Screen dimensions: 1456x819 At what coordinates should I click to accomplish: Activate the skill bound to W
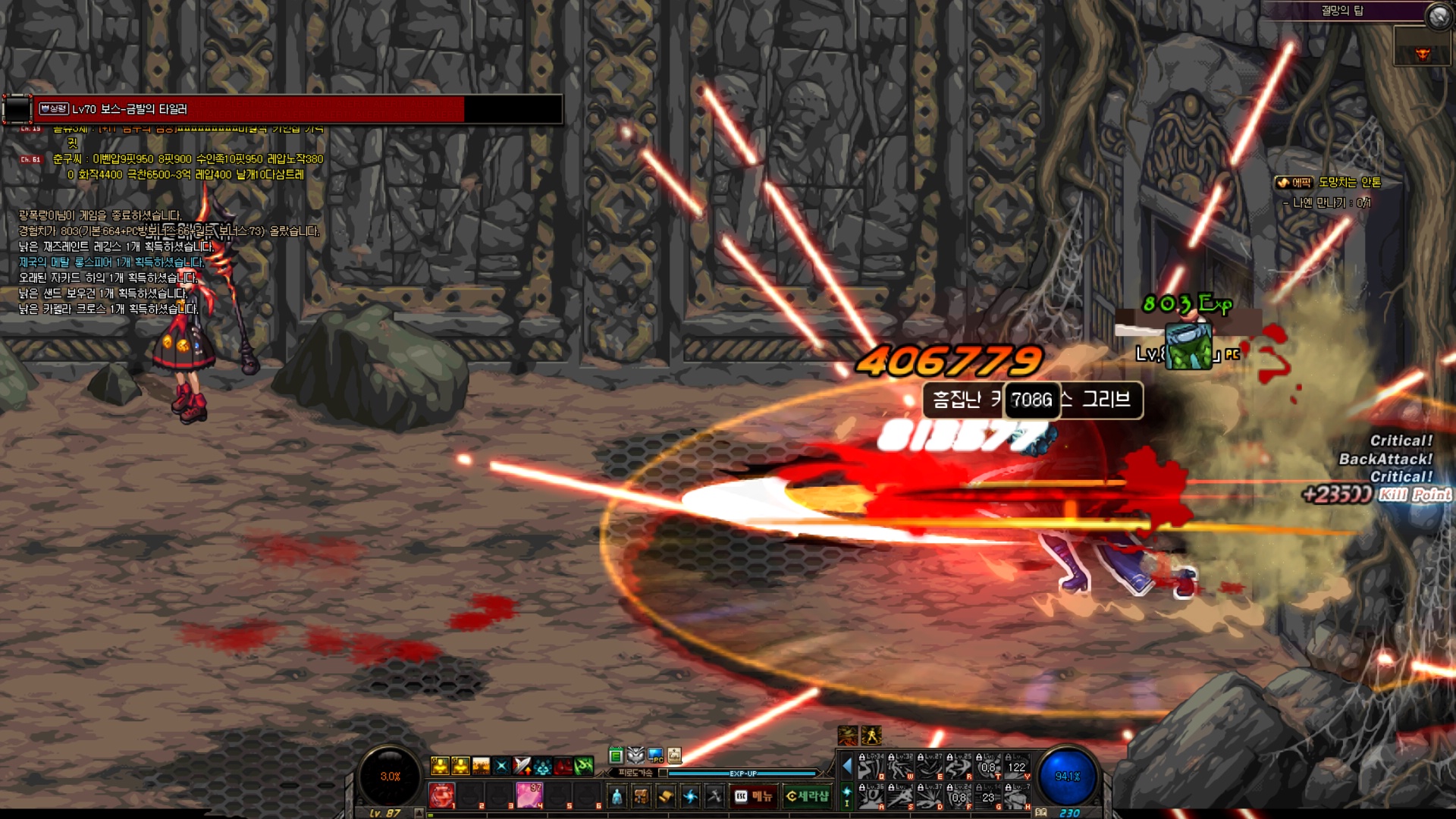point(900,767)
